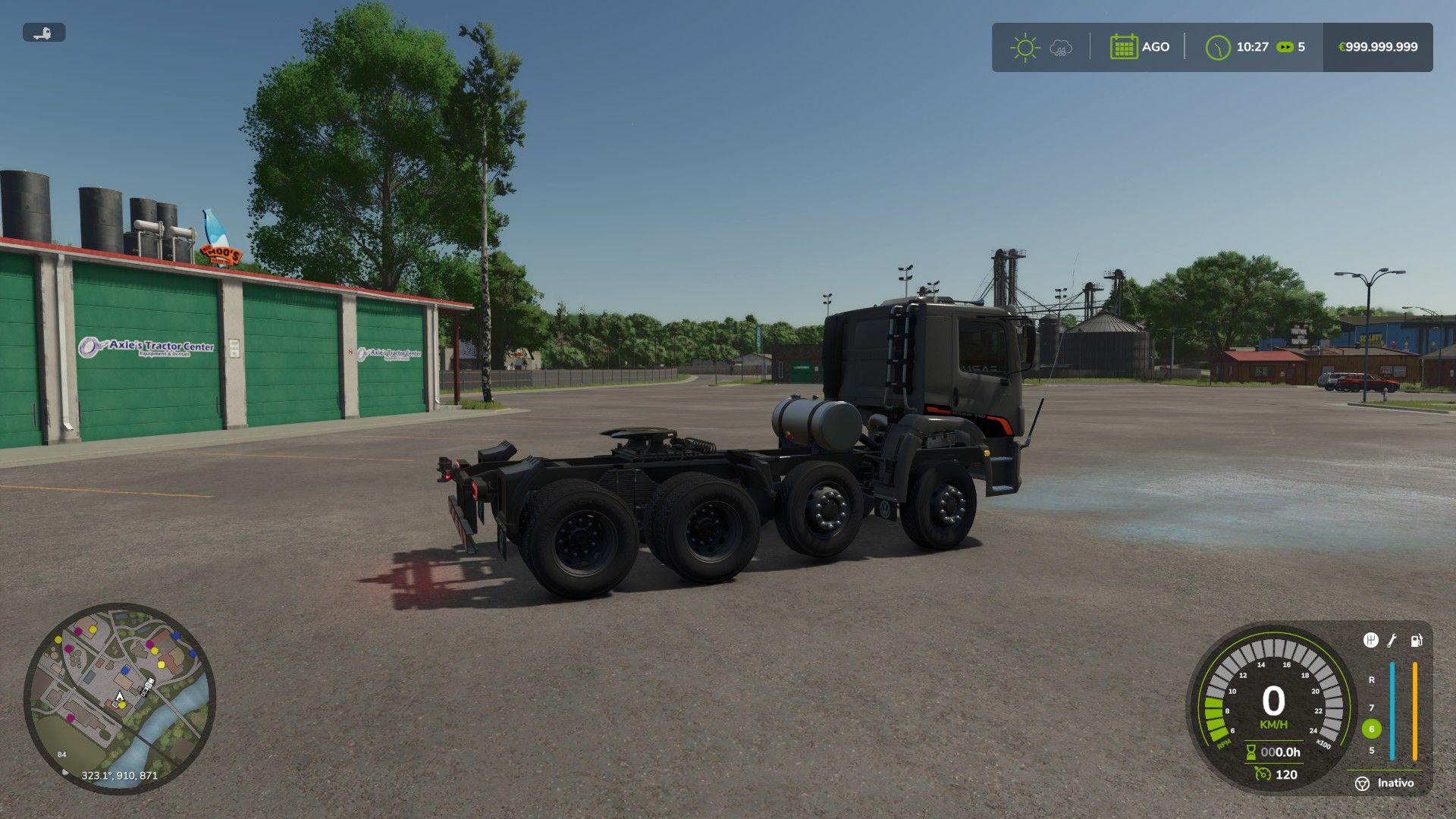This screenshot has width=1456, height=819.
Task: Toggle the fast-forward time speed icon
Action: (1285, 47)
